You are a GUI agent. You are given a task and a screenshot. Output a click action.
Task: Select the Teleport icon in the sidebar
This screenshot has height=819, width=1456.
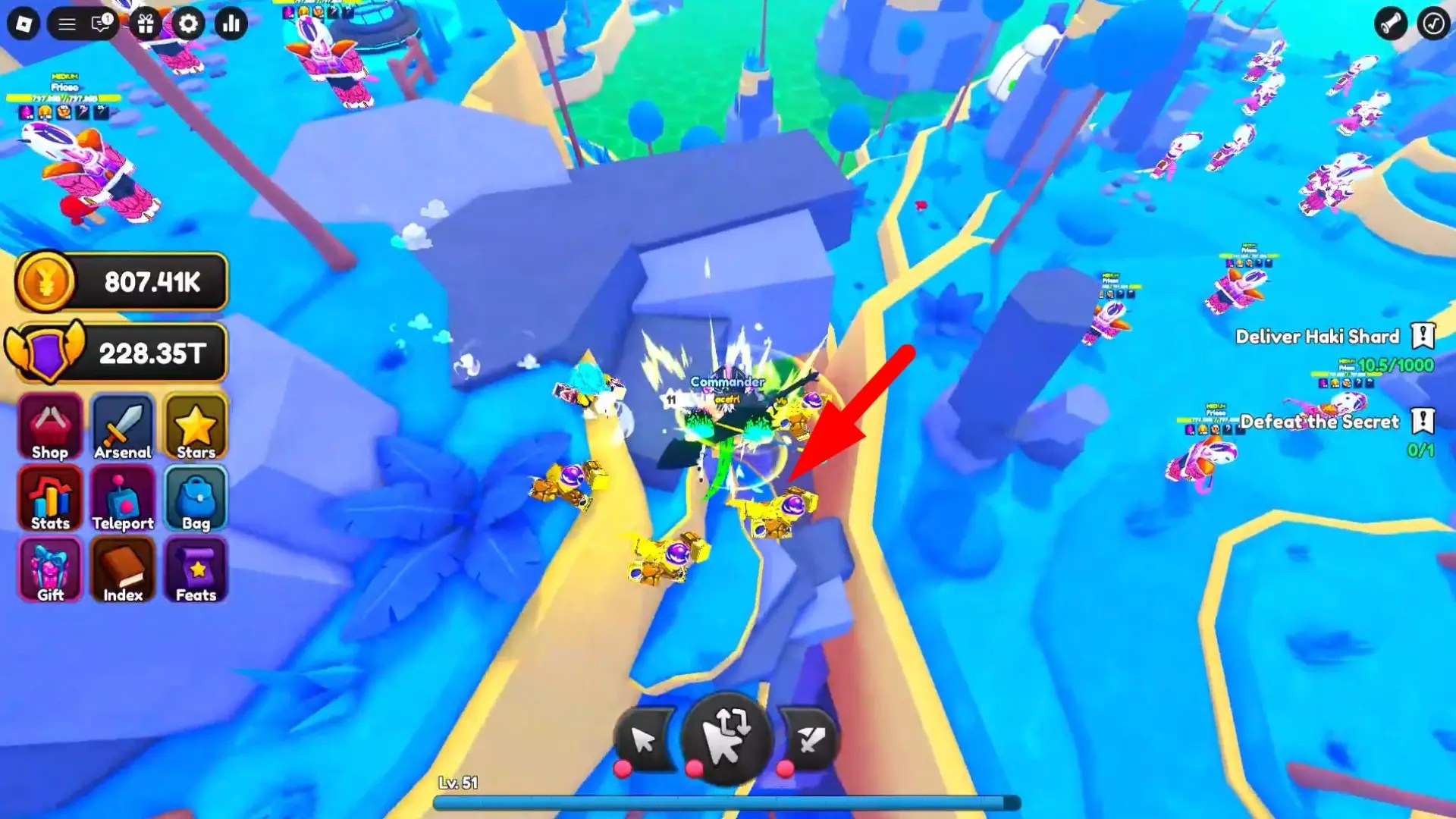pos(122,498)
